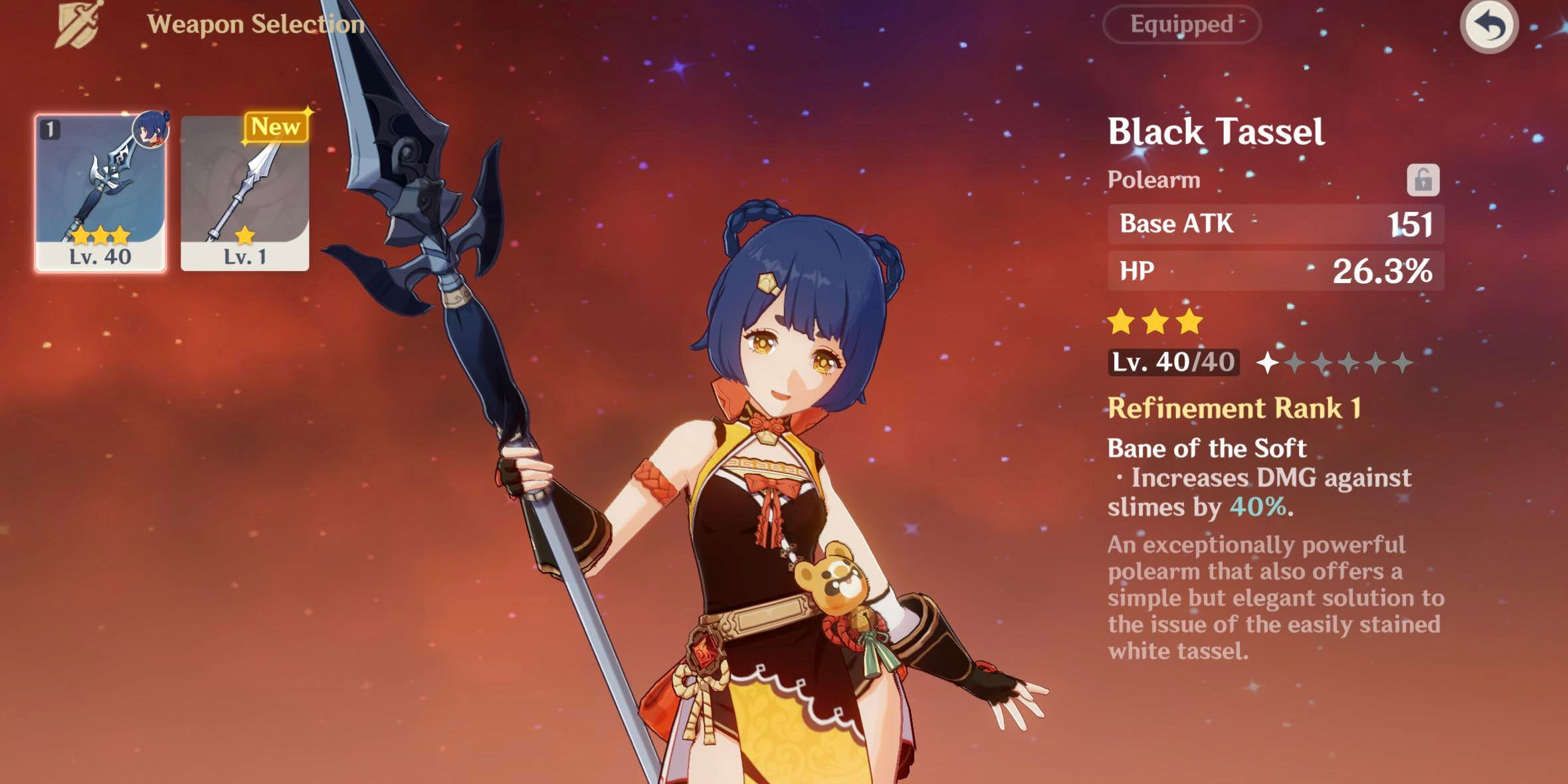Toggle the weapon lock icon

tap(1422, 180)
